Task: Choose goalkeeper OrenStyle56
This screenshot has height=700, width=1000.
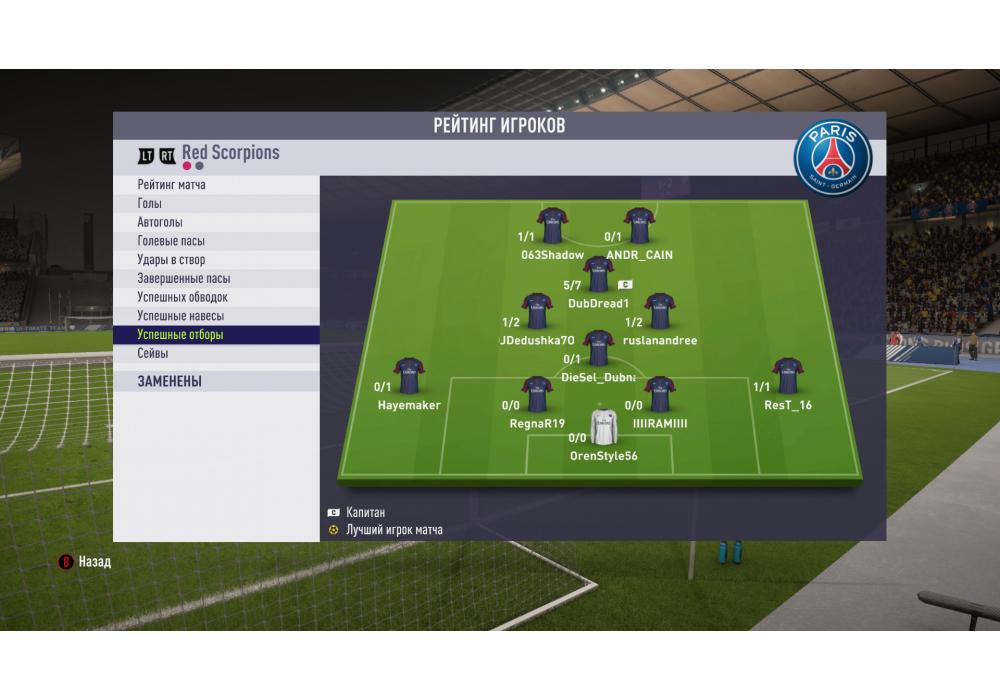Action: [603, 428]
